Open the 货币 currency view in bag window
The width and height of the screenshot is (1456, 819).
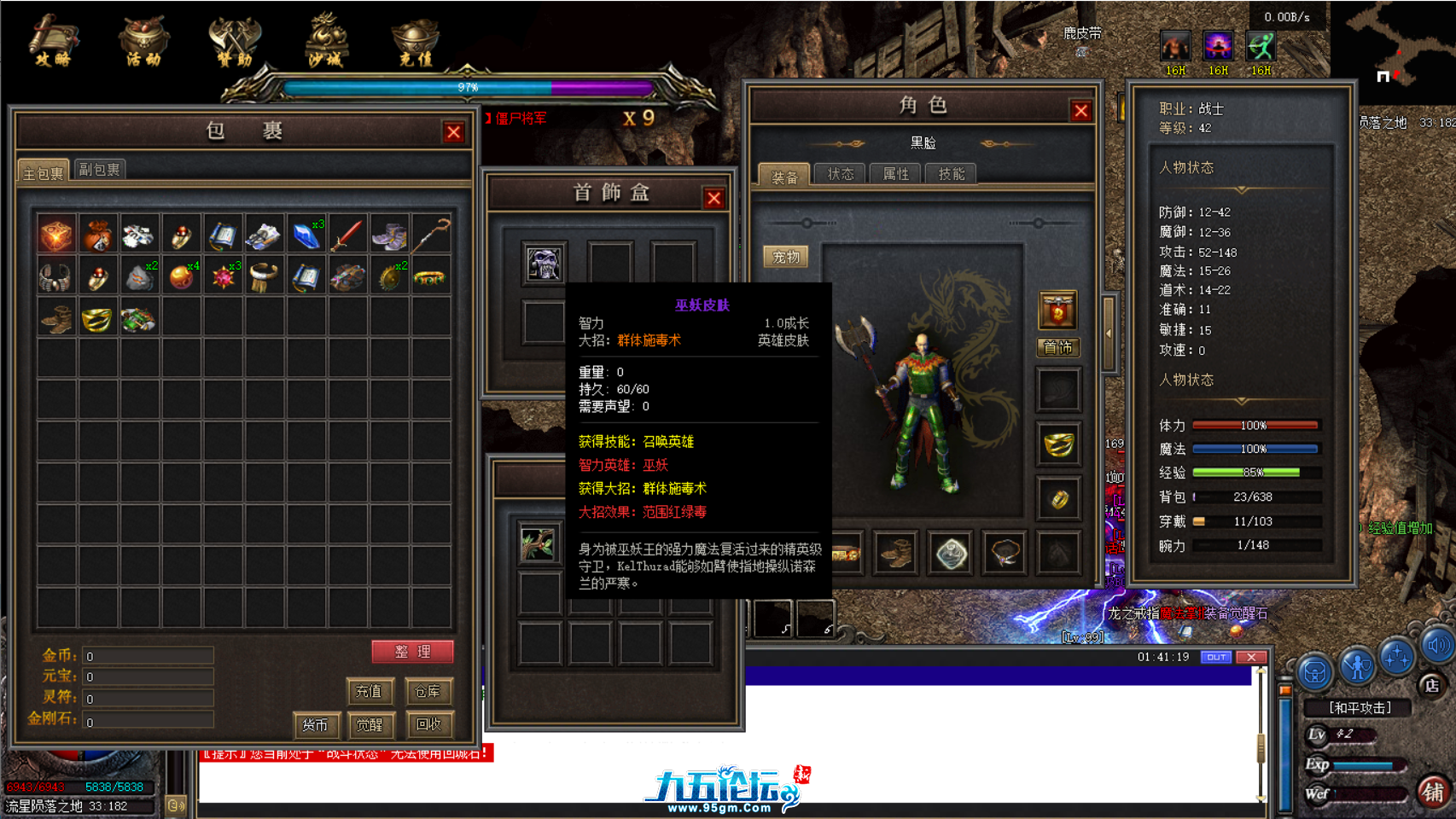(x=317, y=726)
